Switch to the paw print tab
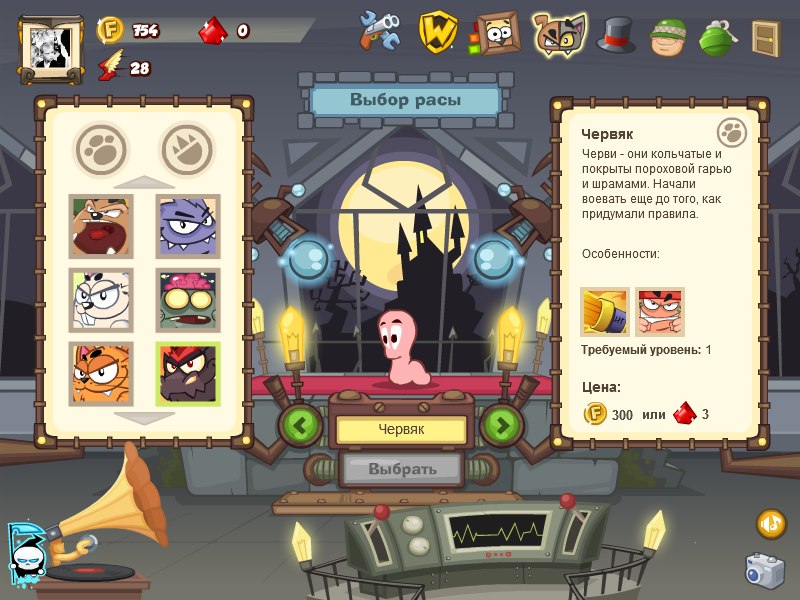This screenshot has width=800, height=600. [101, 147]
